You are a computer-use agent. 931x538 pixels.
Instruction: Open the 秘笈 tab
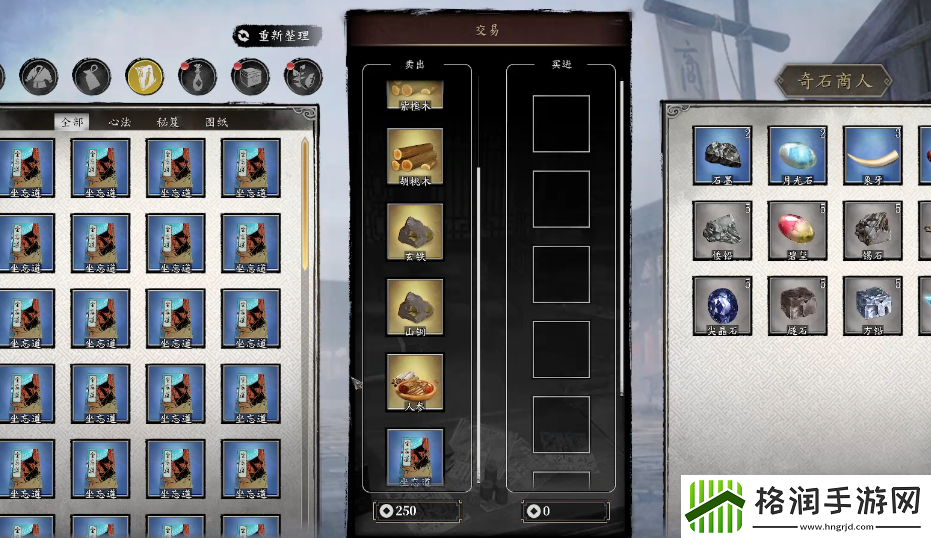[x=168, y=122]
